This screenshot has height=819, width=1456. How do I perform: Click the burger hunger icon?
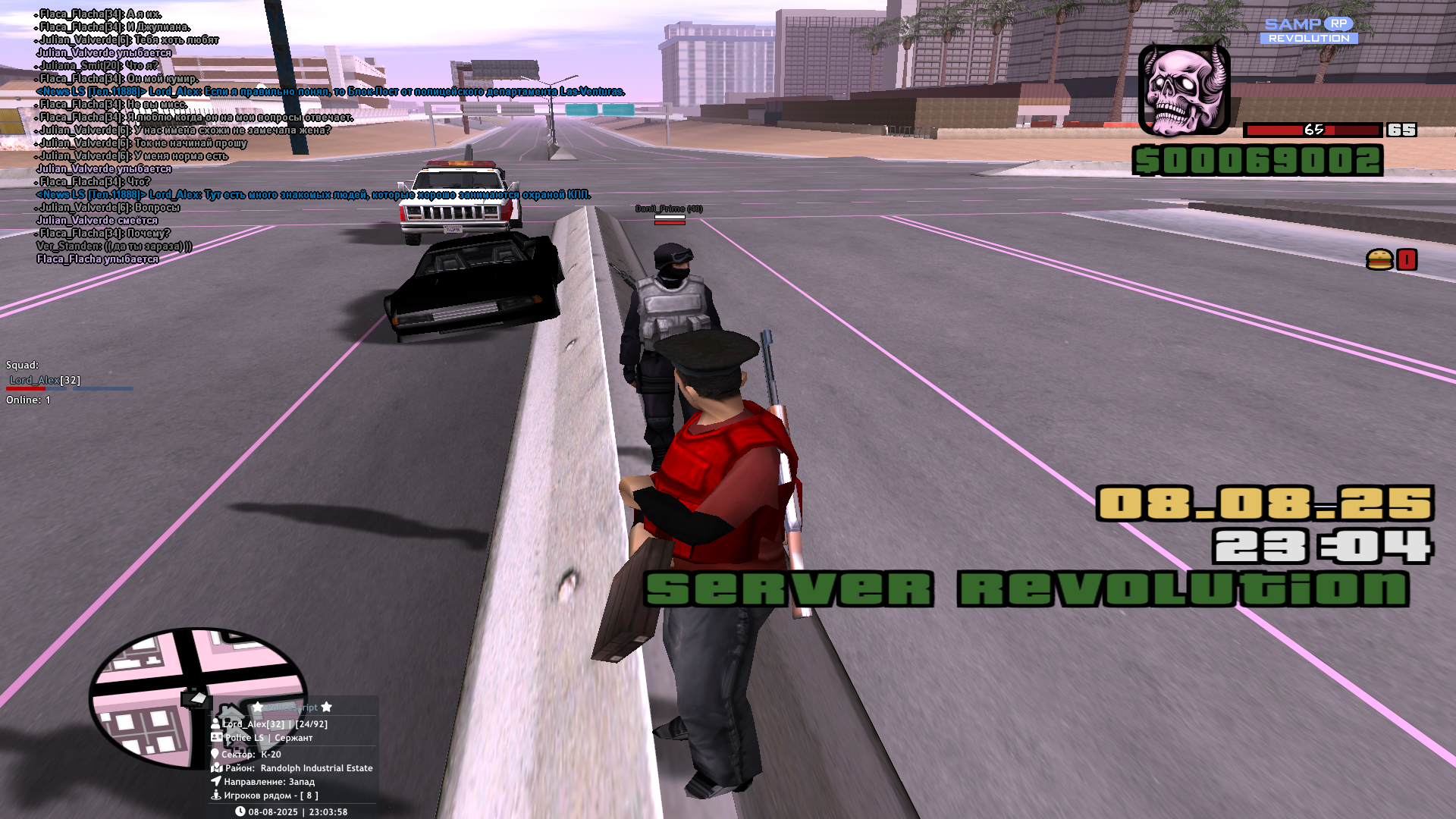1379,260
